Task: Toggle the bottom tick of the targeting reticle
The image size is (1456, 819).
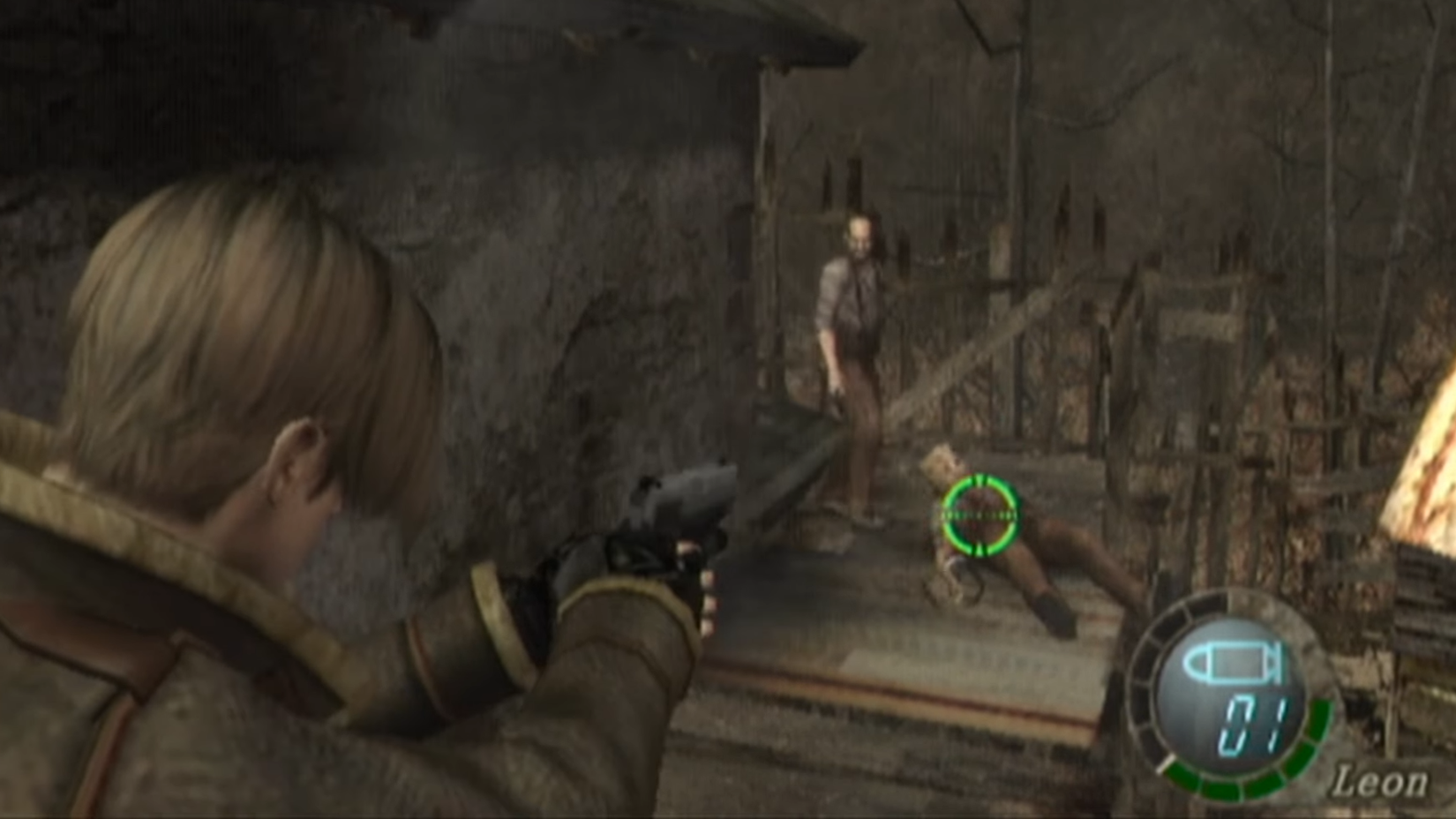Action: click(979, 548)
